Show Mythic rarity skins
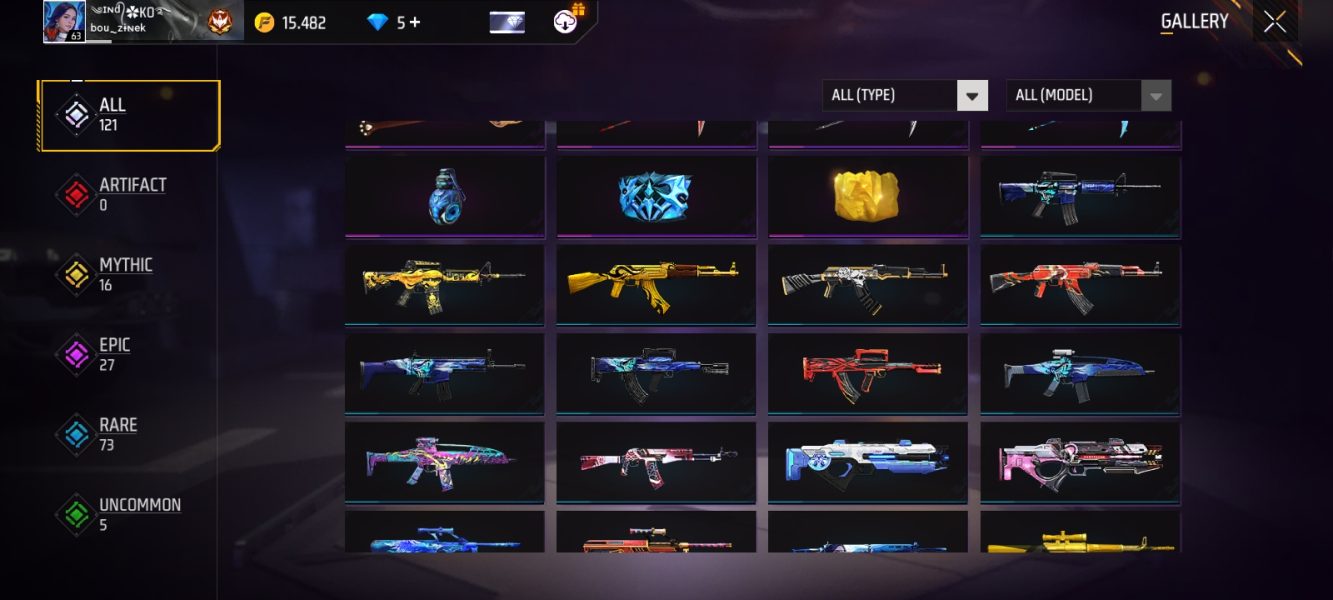 129,275
